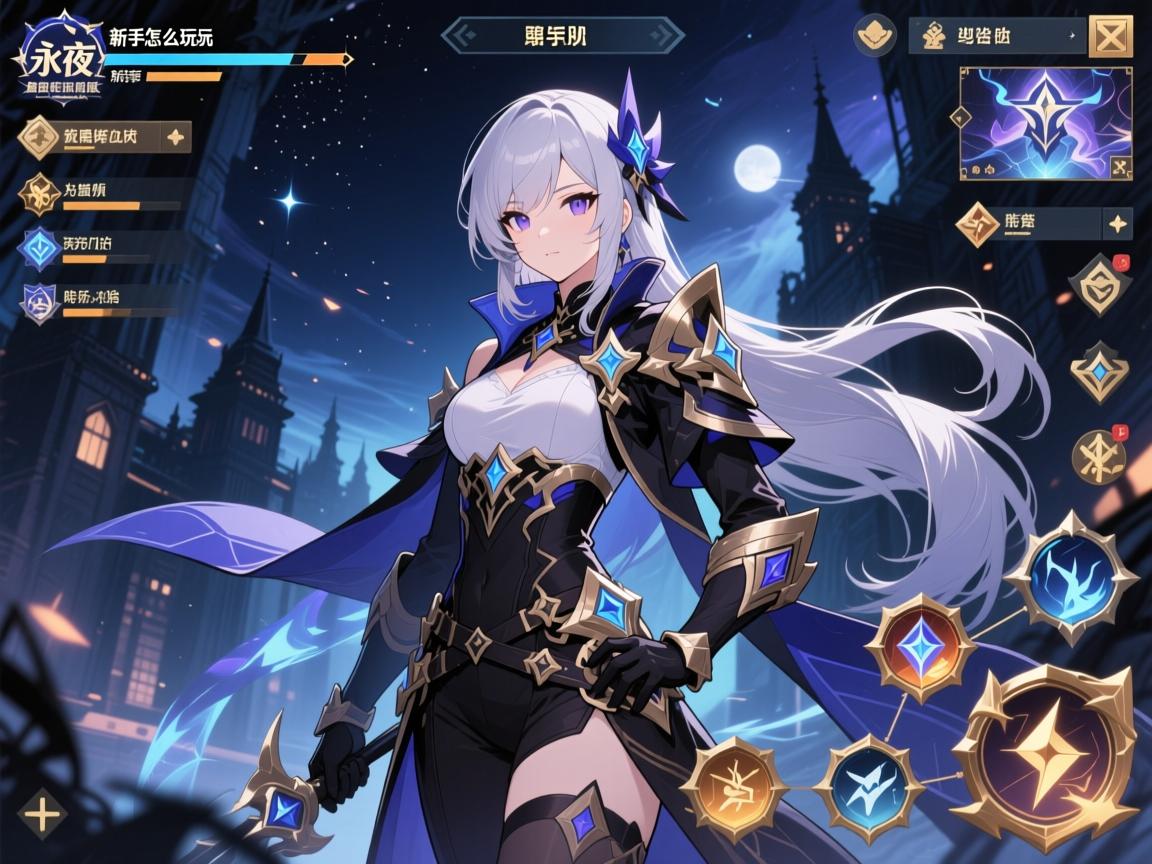Activate the large golden four-point star skill
This screenshot has width=1152, height=864.
(1043, 753)
